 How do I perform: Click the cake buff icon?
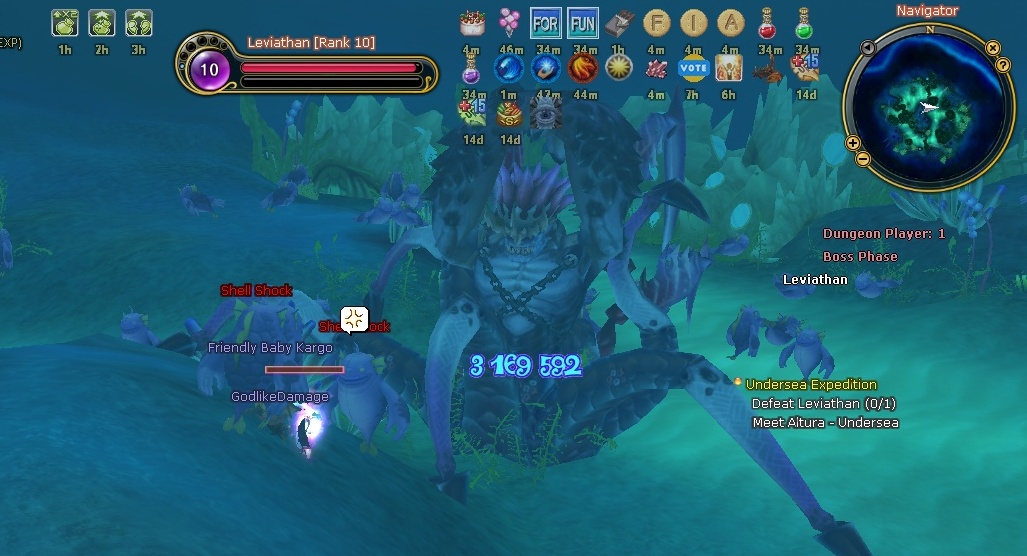pos(472,22)
